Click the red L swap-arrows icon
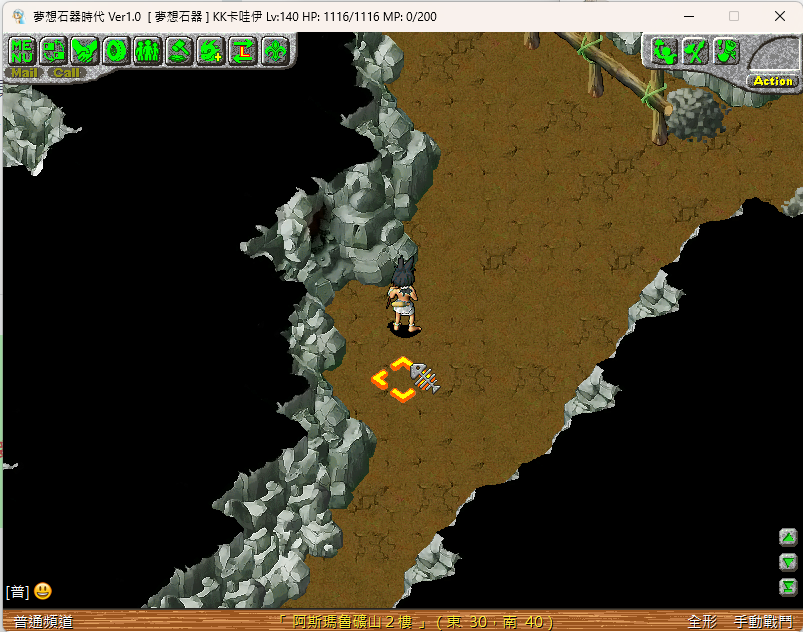The width and height of the screenshot is (803, 632). tap(243, 50)
